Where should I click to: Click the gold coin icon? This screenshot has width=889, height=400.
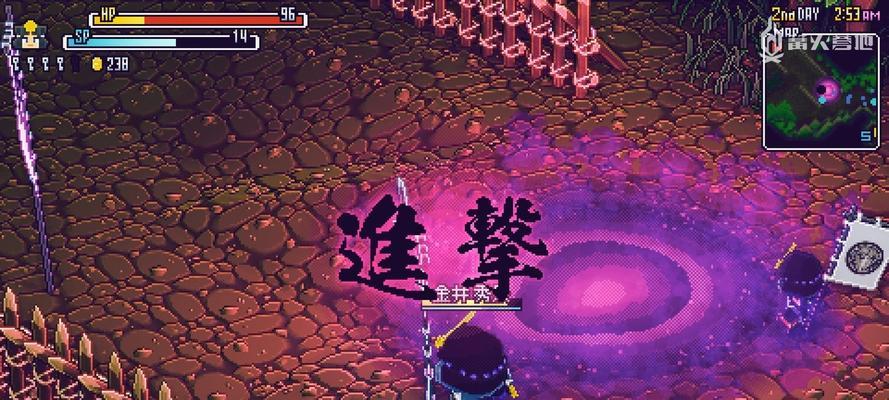pos(97,64)
